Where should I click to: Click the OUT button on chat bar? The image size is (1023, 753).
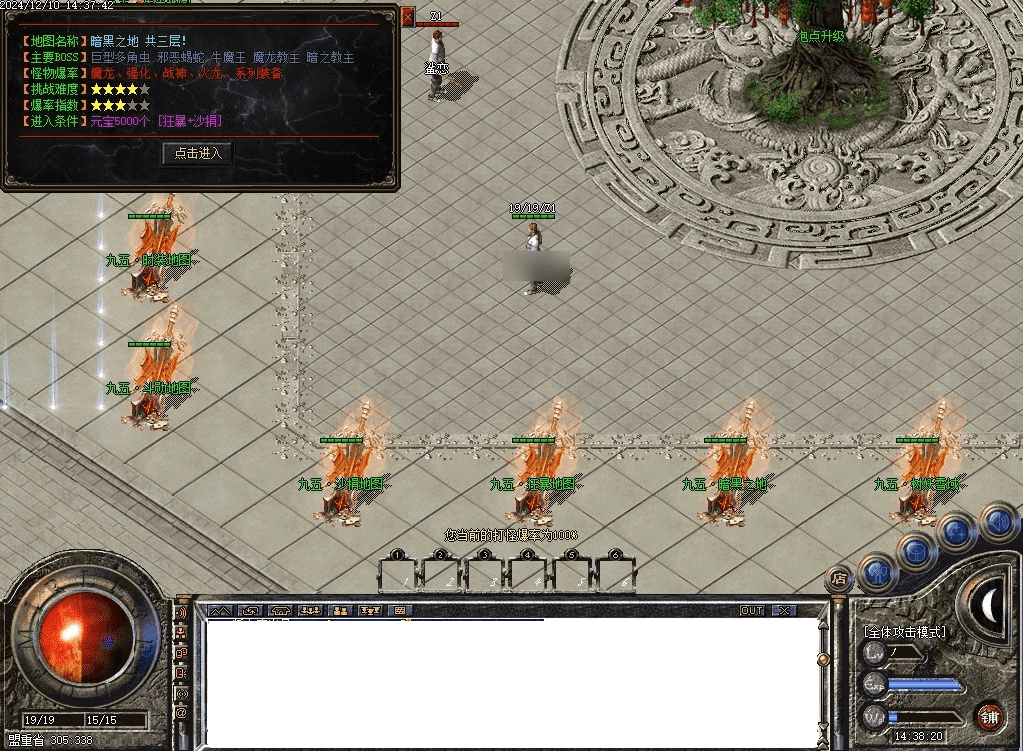point(751,610)
